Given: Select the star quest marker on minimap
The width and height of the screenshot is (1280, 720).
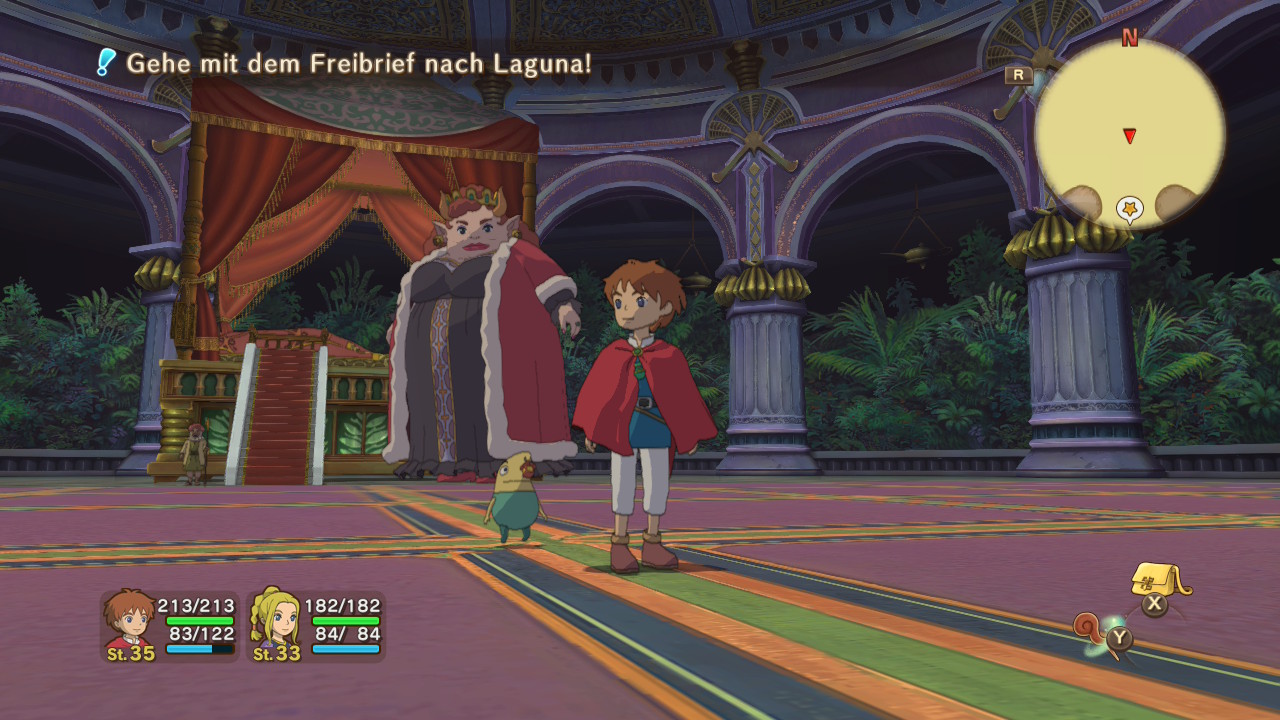Looking at the screenshot, I should click(x=1130, y=209).
